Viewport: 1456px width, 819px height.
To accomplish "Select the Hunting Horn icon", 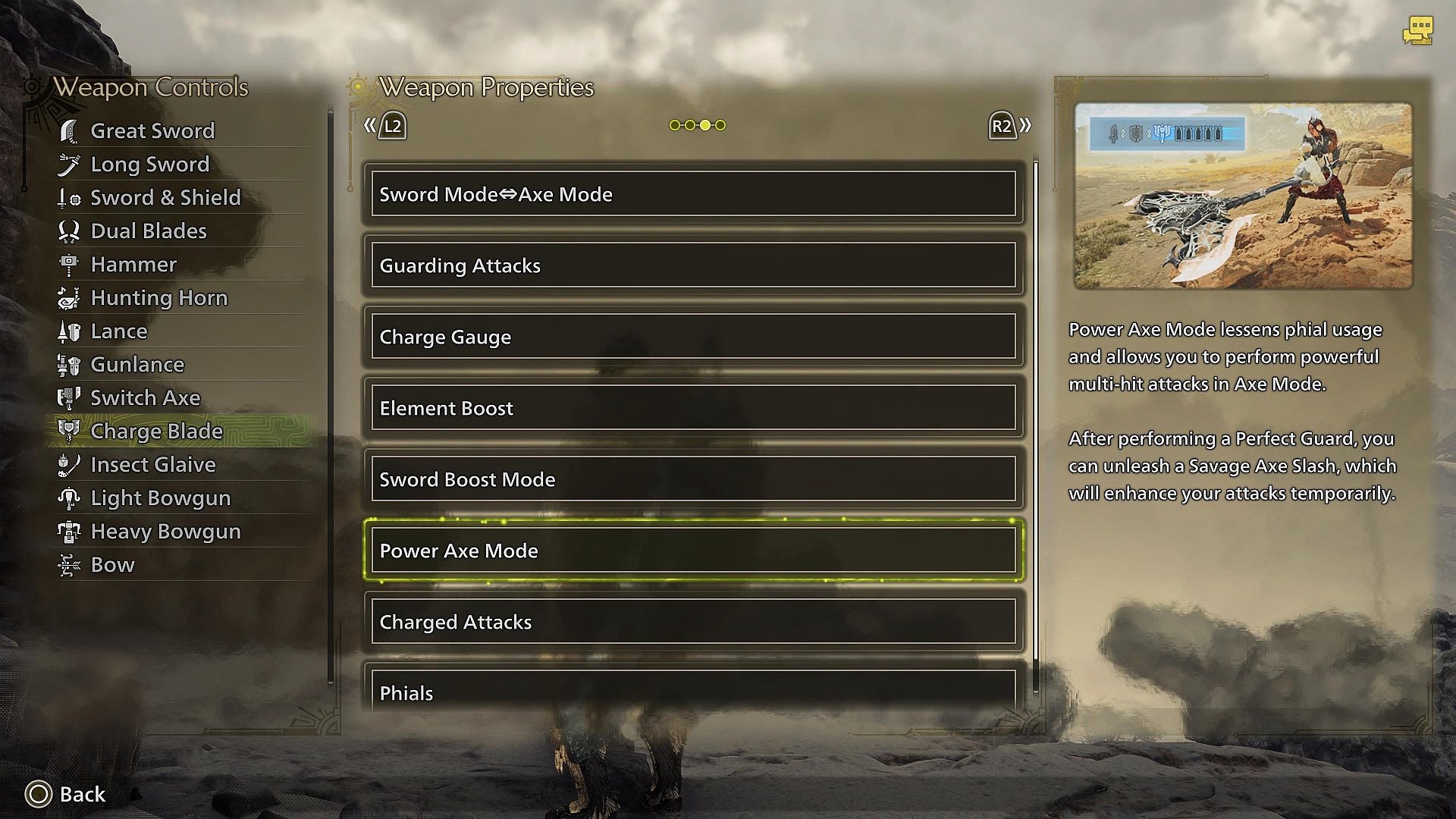I will (71, 297).
